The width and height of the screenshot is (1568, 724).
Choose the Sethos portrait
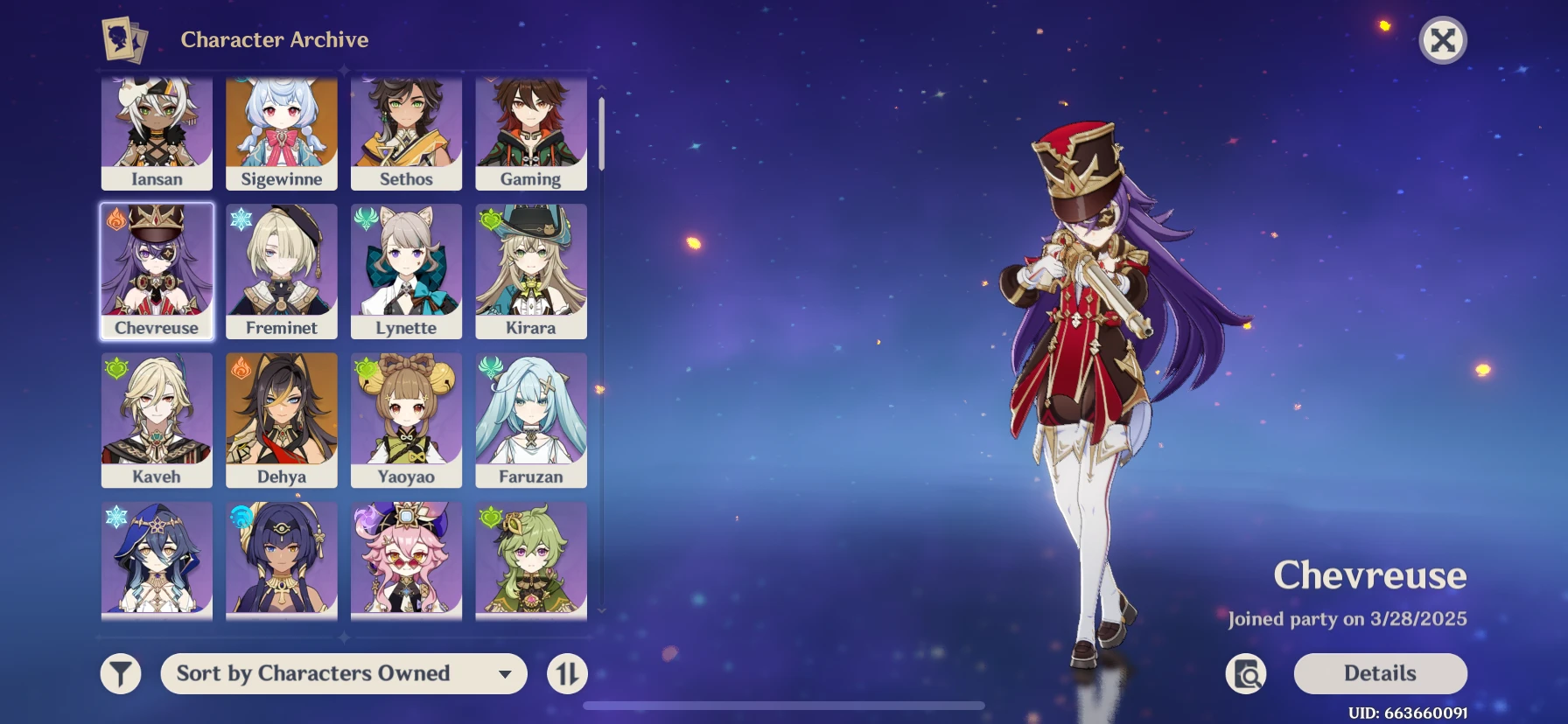point(406,133)
